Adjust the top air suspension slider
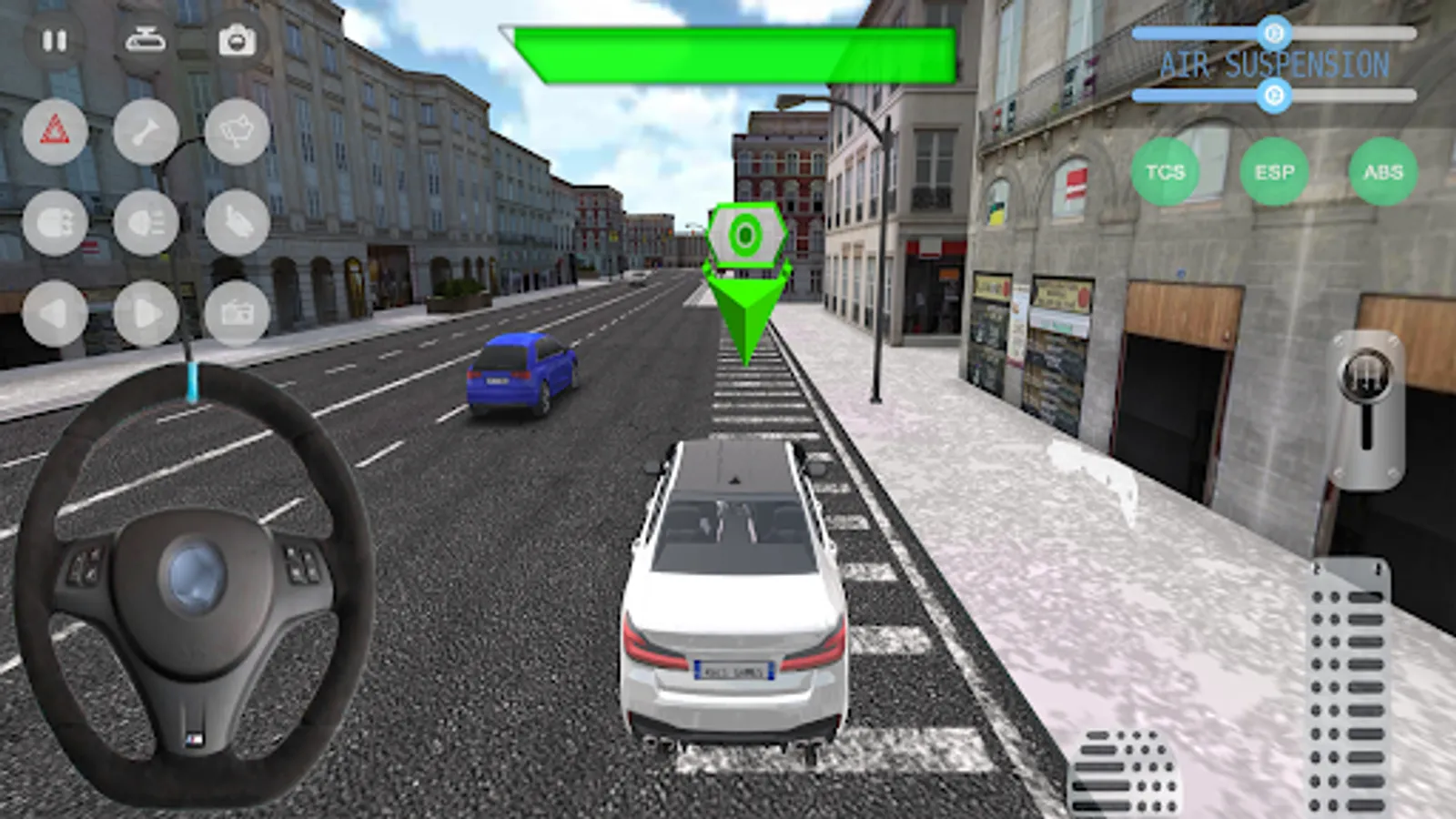Image resolution: width=1456 pixels, height=819 pixels. pyautogui.click(x=1274, y=32)
